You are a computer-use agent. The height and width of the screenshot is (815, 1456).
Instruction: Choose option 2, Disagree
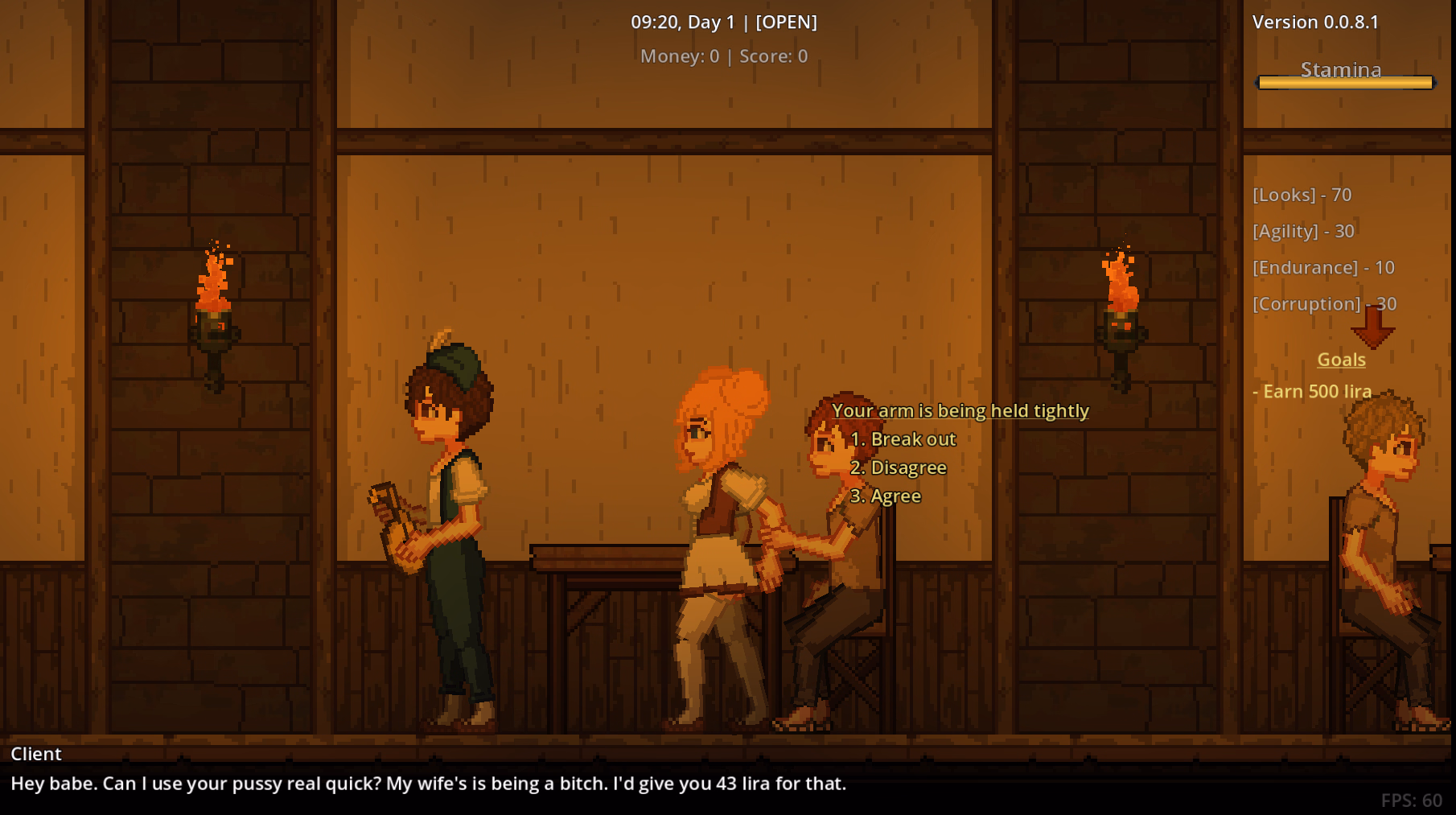[898, 467]
